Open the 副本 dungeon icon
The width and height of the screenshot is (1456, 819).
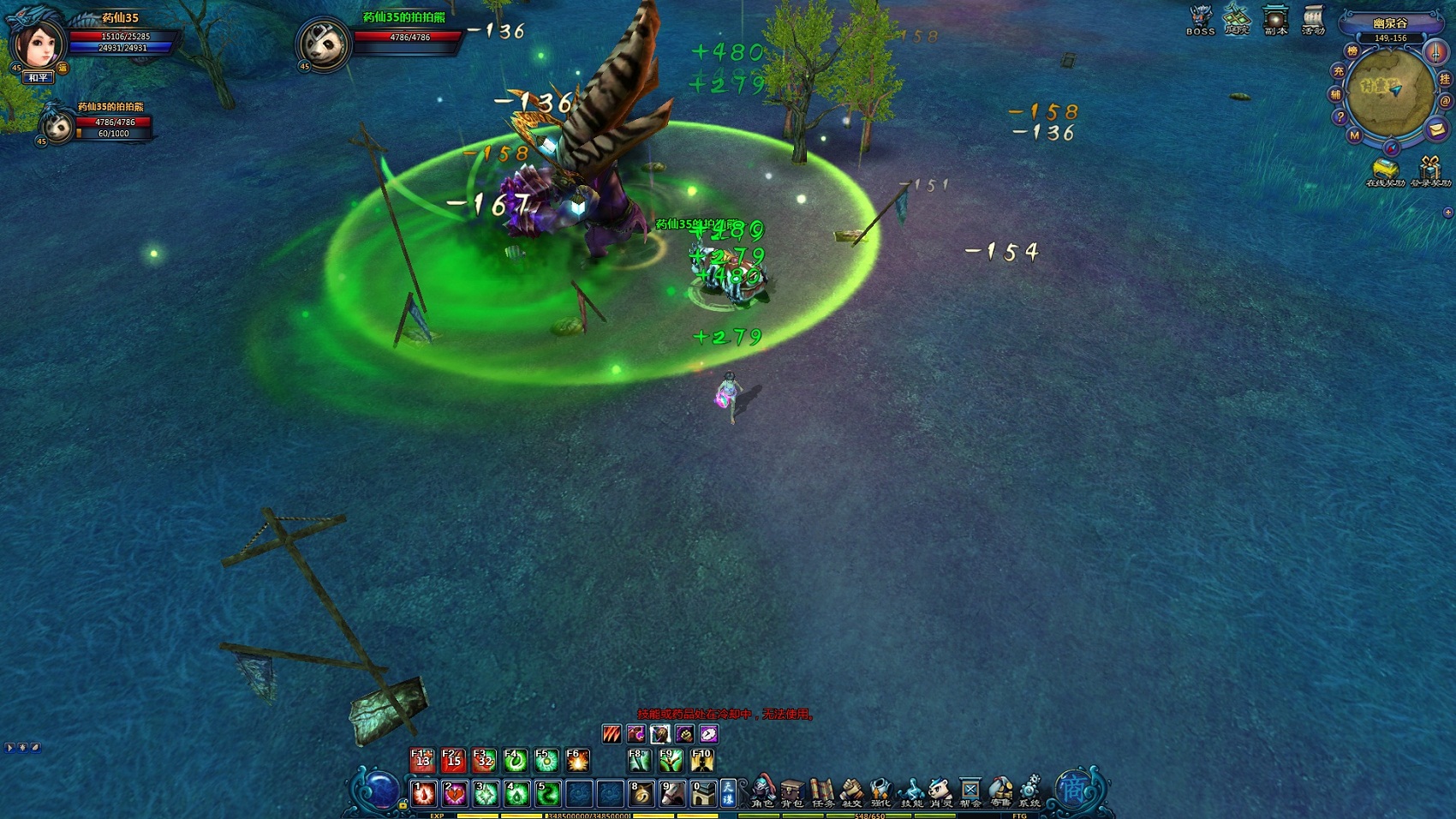click(1275, 19)
